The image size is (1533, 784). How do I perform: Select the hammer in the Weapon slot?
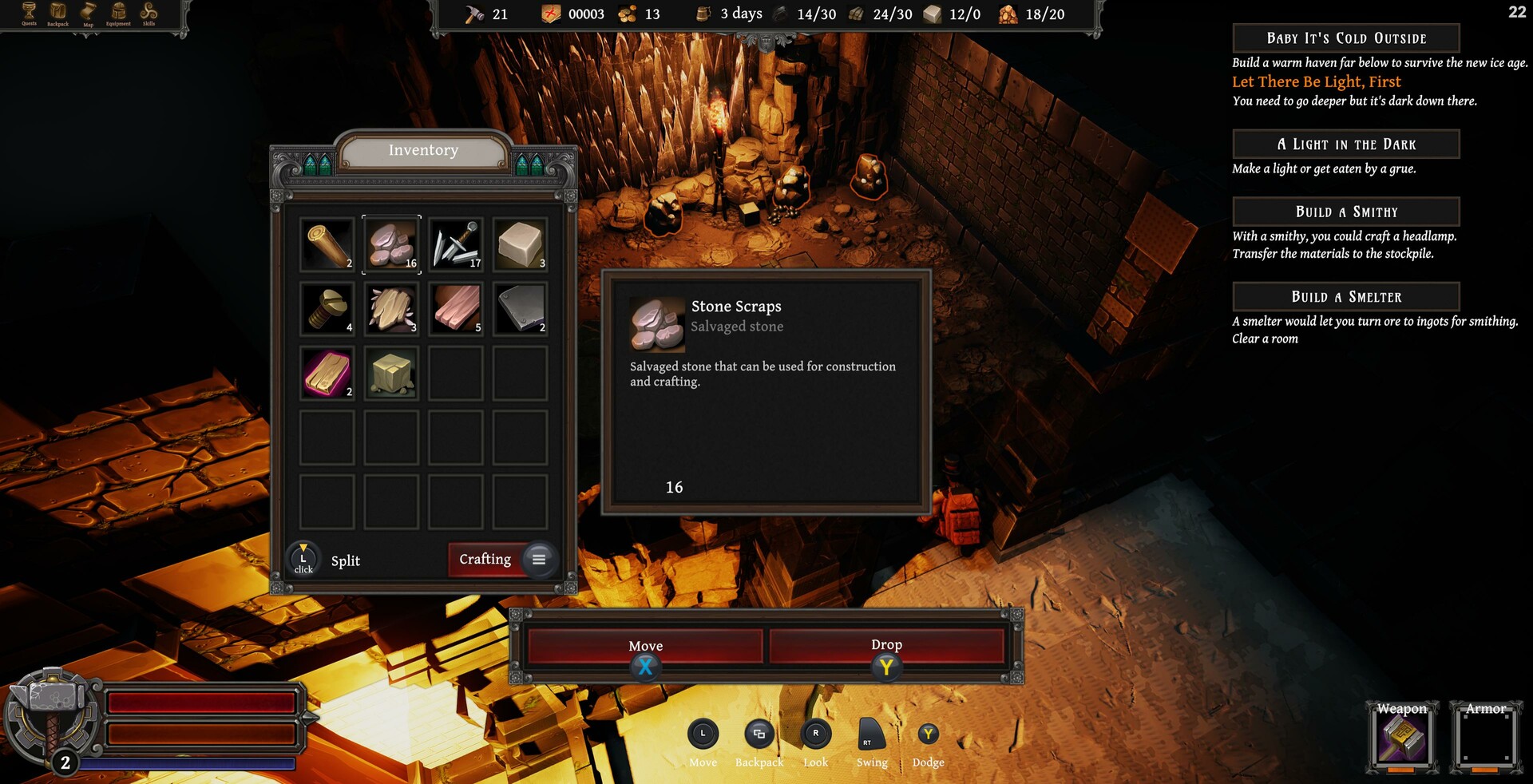[x=1401, y=739]
